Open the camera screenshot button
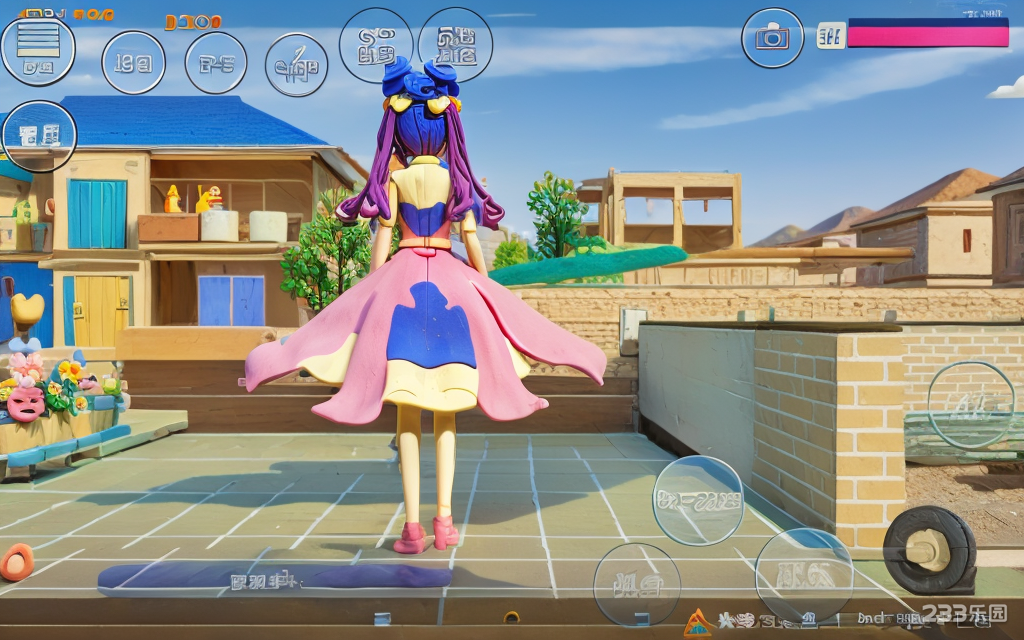Screen dimensions: 1024x640 772,38
